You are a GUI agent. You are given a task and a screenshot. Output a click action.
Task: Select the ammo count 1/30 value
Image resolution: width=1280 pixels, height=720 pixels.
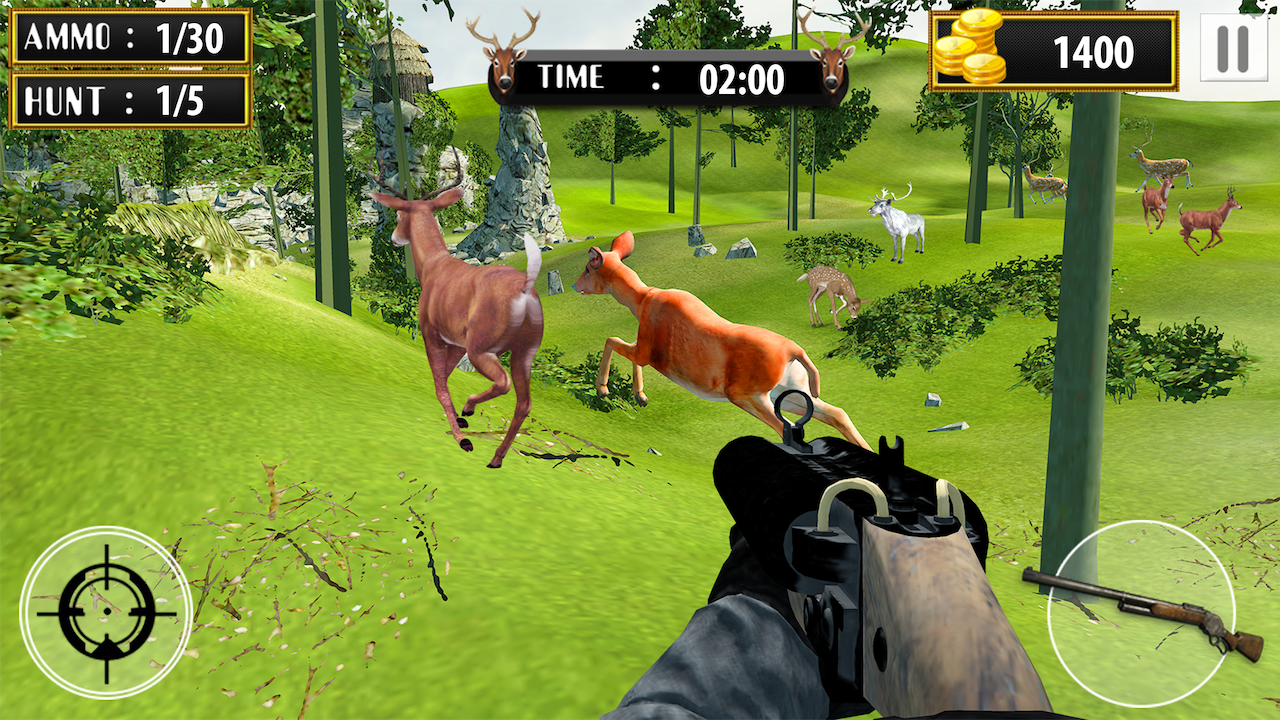tap(190, 37)
